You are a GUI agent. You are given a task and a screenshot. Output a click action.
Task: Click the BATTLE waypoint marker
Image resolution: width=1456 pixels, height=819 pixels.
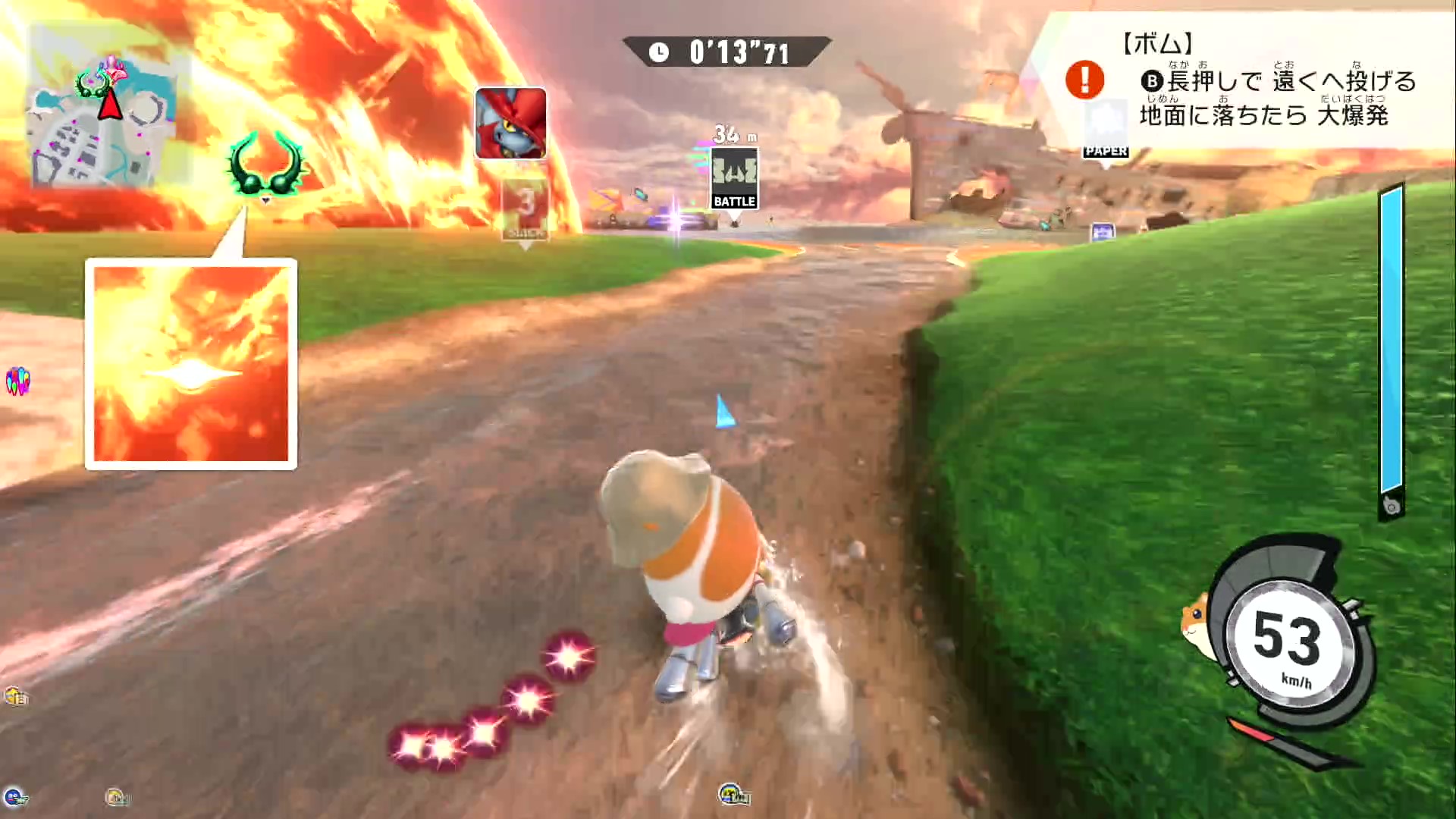[734, 179]
